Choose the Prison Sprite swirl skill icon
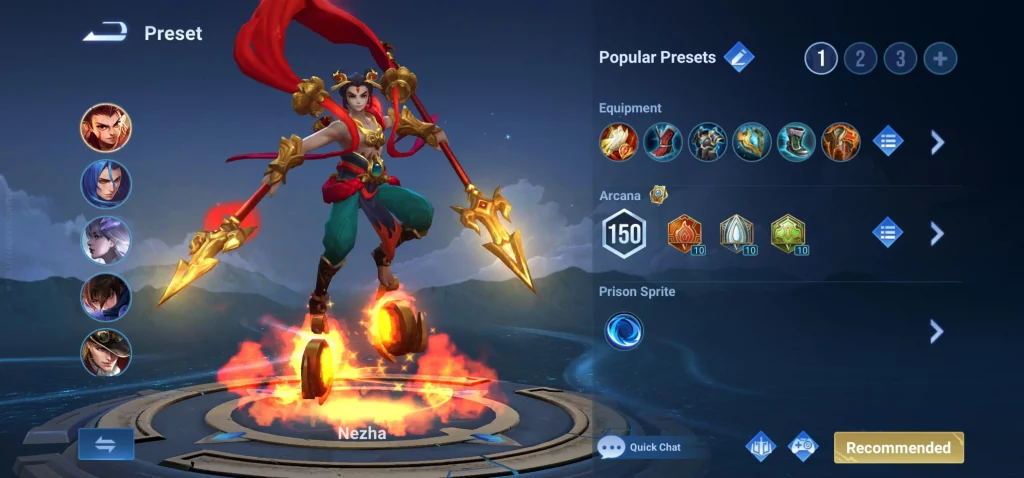The image size is (1024, 478). tap(624, 331)
